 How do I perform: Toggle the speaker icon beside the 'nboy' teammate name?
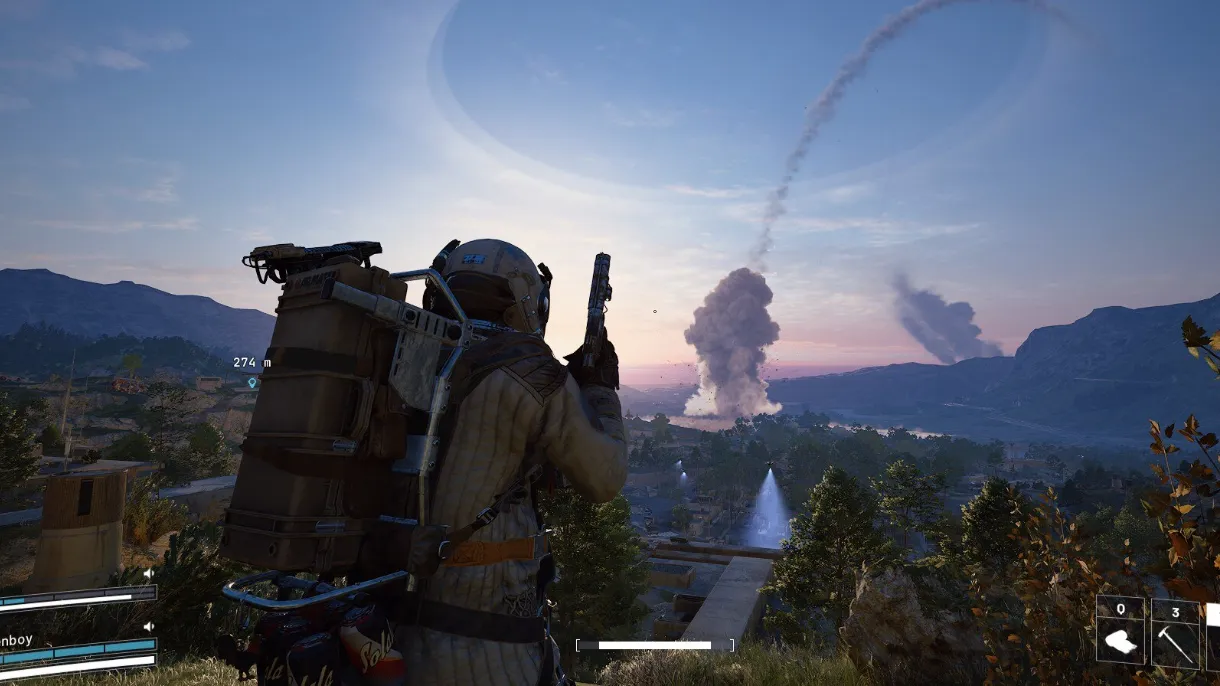pyautogui.click(x=149, y=626)
